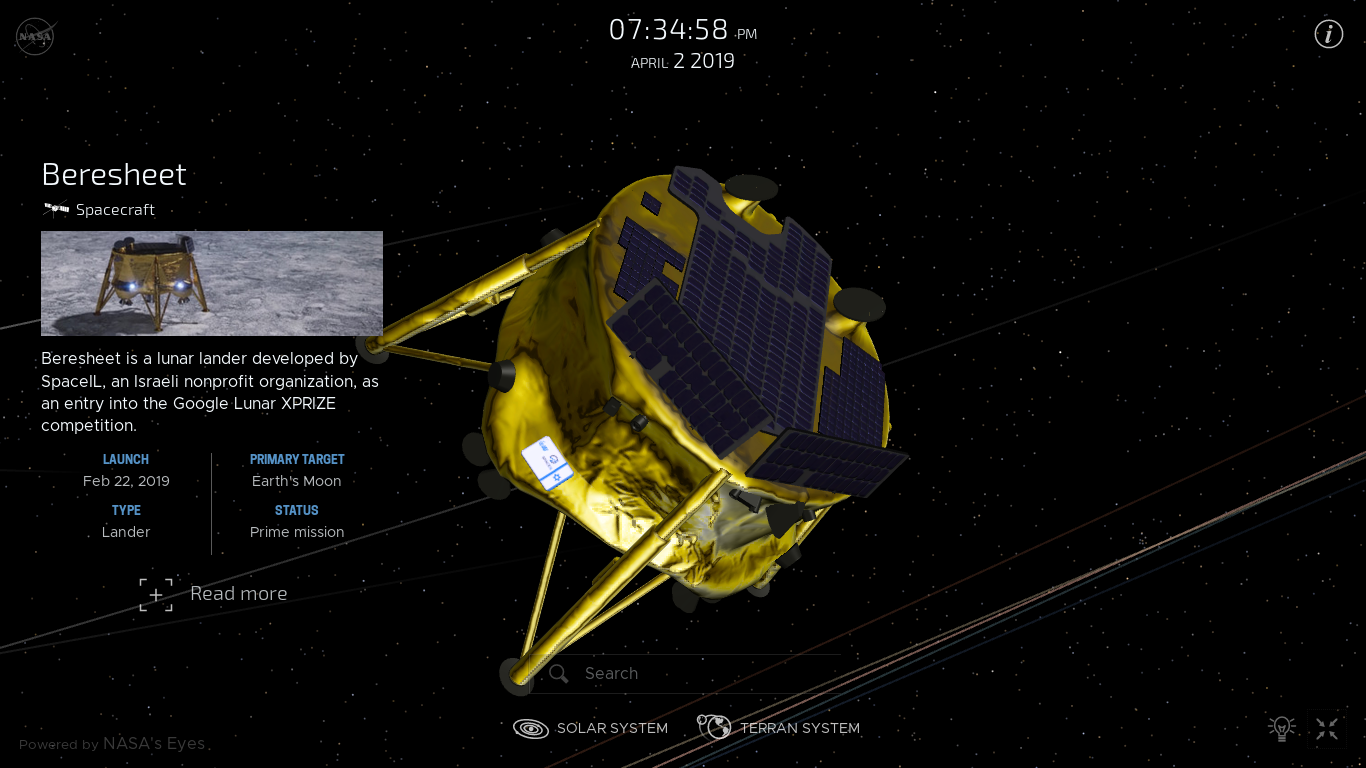Open the Beresheet lander thumbnail image
Image resolution: width=1366 pixels, height=768 pixels.
(212, 283)
